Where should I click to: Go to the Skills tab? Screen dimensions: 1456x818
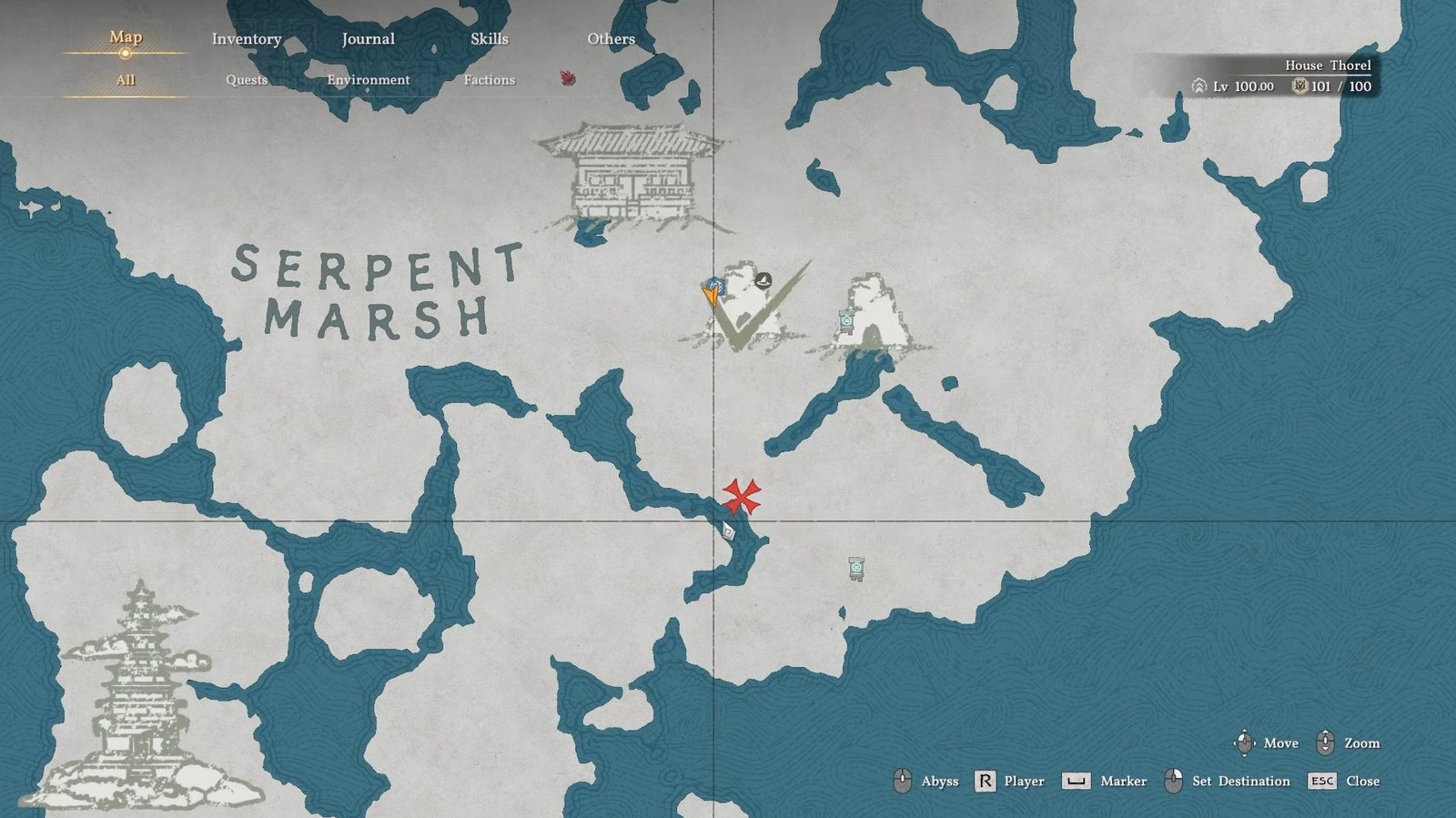coord(489,39)
